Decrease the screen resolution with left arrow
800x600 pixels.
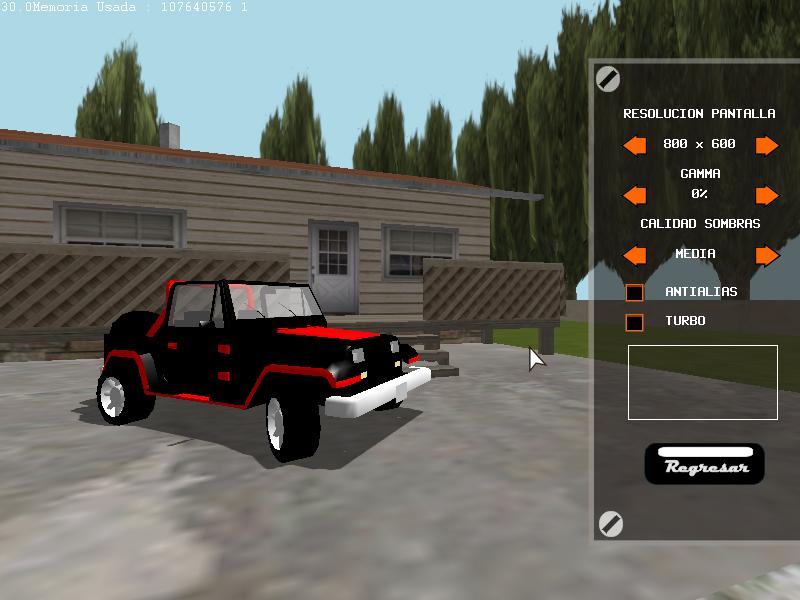(634, 146)
